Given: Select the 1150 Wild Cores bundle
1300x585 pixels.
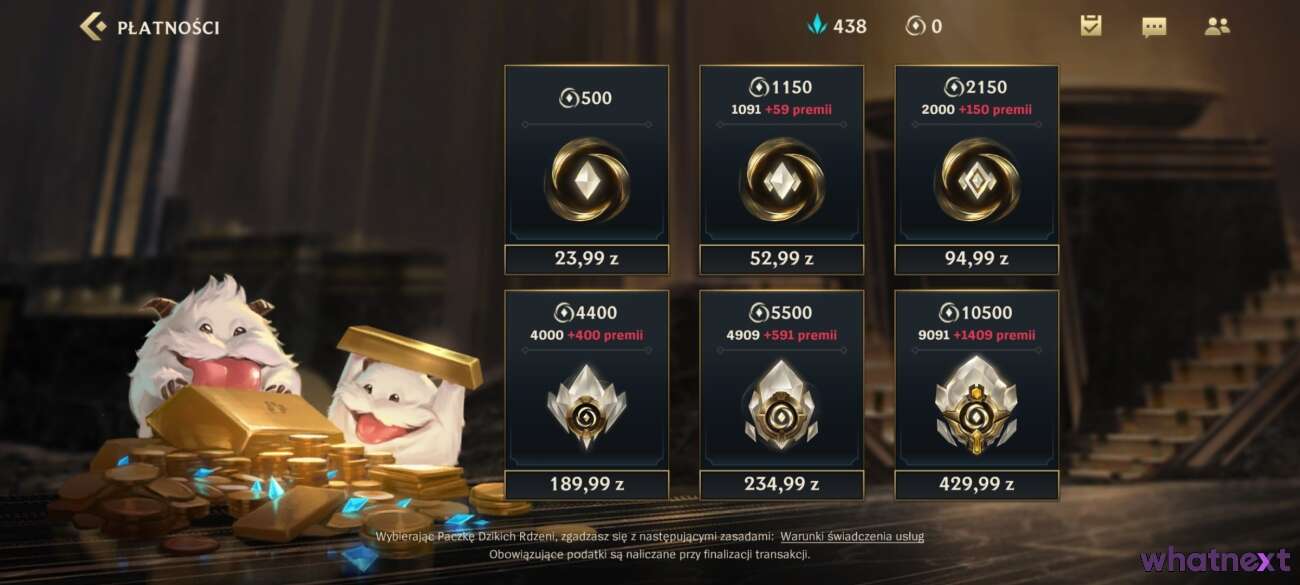Looking at the screenshot, I should [781, 170].
